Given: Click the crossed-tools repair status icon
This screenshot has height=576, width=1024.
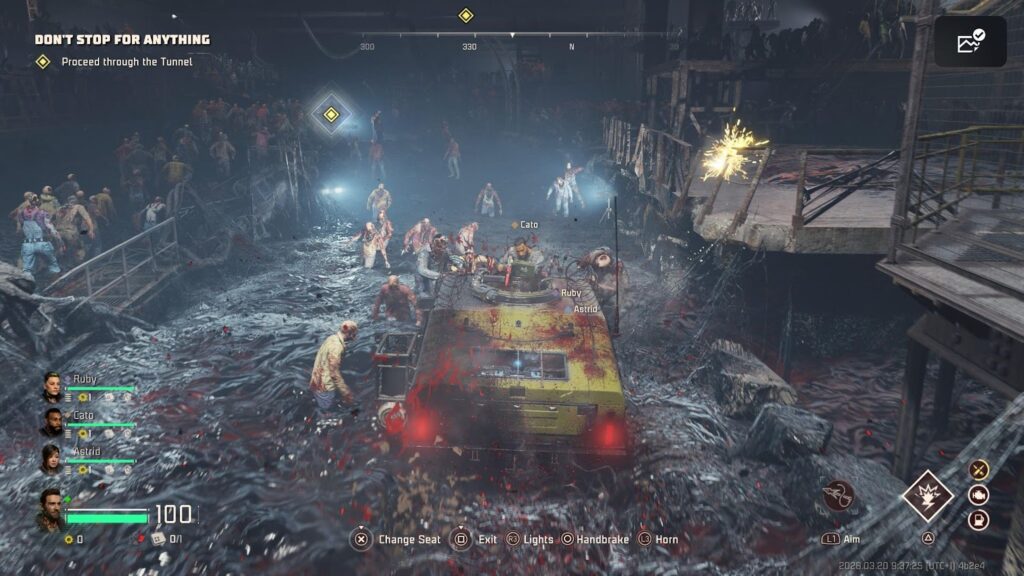Looking at the screenshot, I should [979, 469].
